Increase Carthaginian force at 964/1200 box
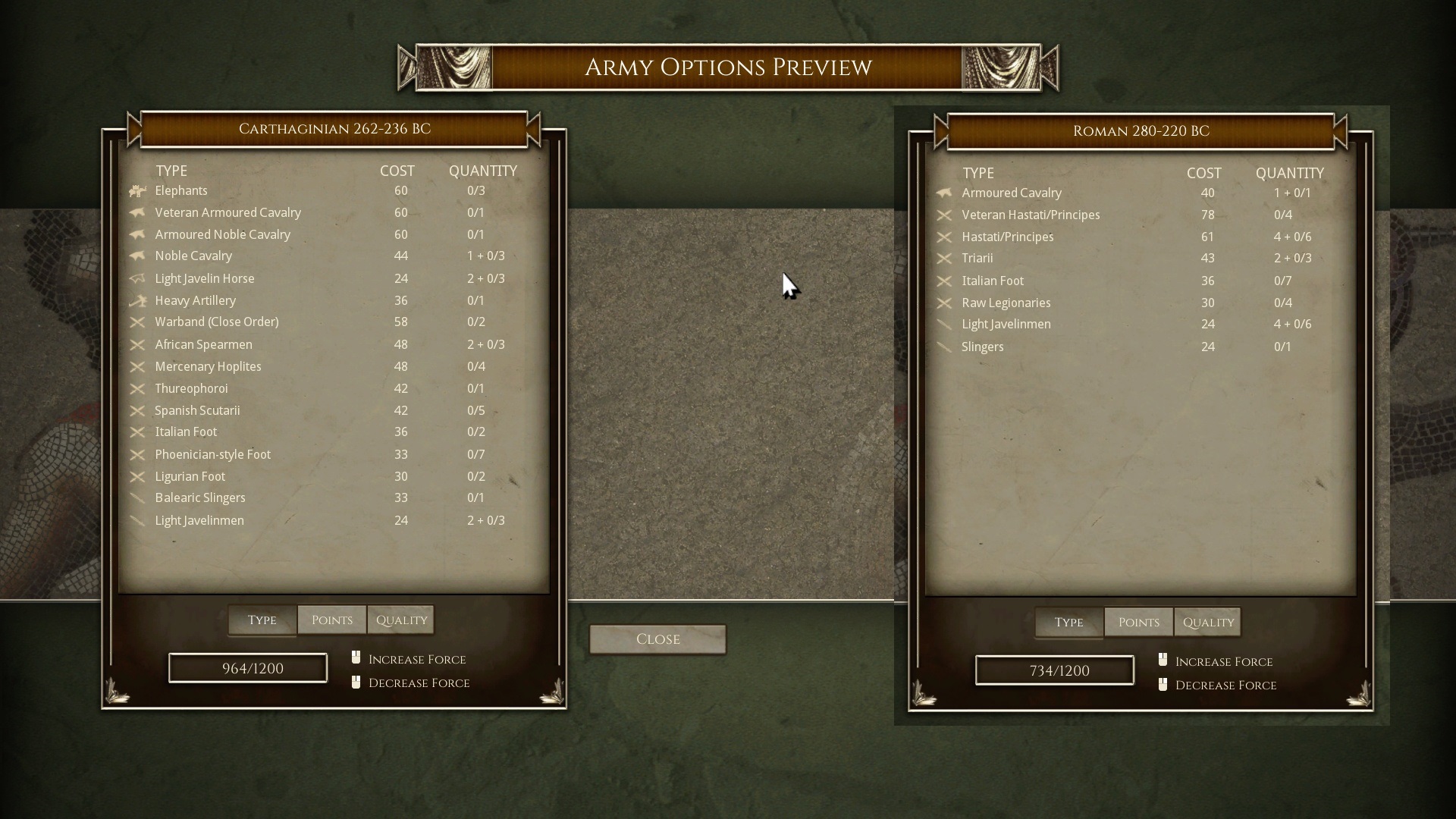1456x819 pixels. coord(248,668)
